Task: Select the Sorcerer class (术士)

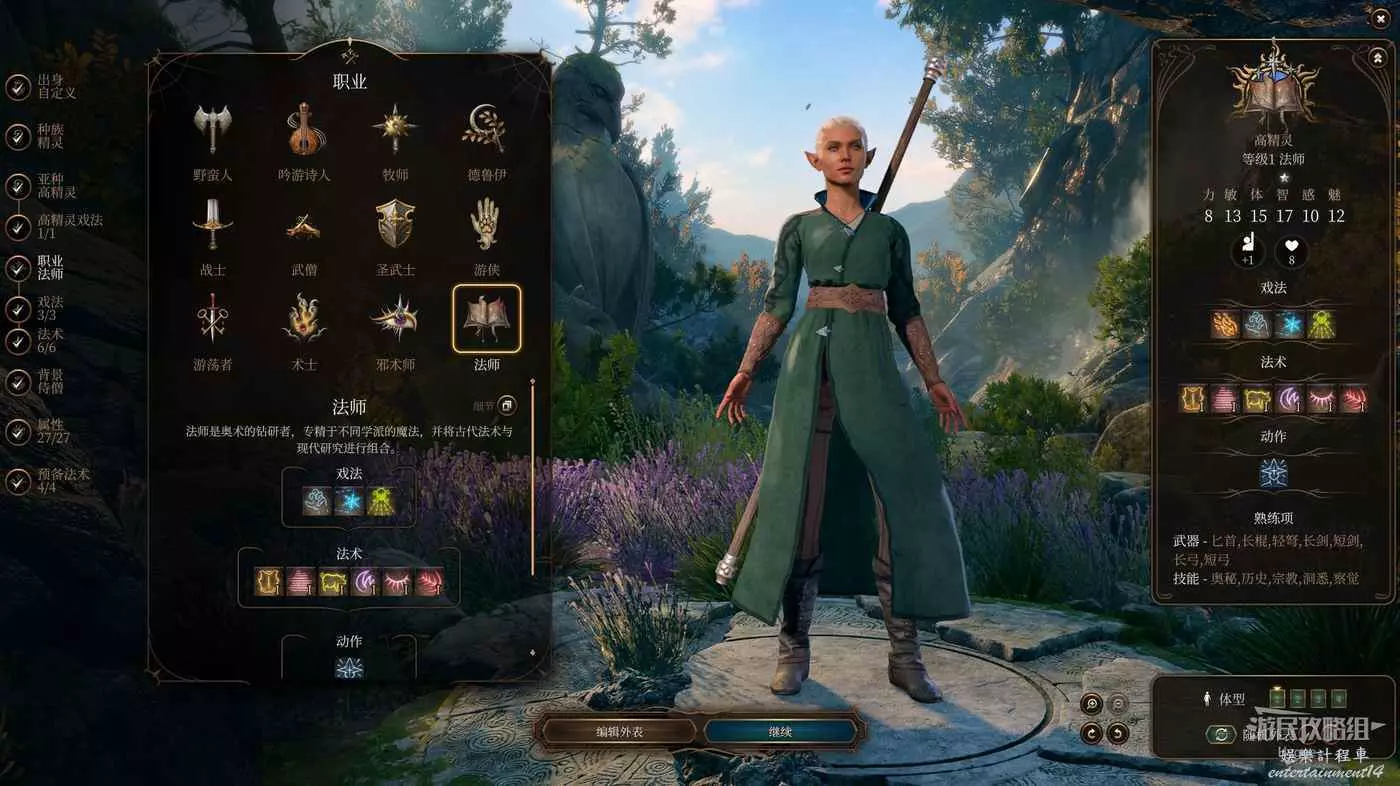Action: pos(304,321)
